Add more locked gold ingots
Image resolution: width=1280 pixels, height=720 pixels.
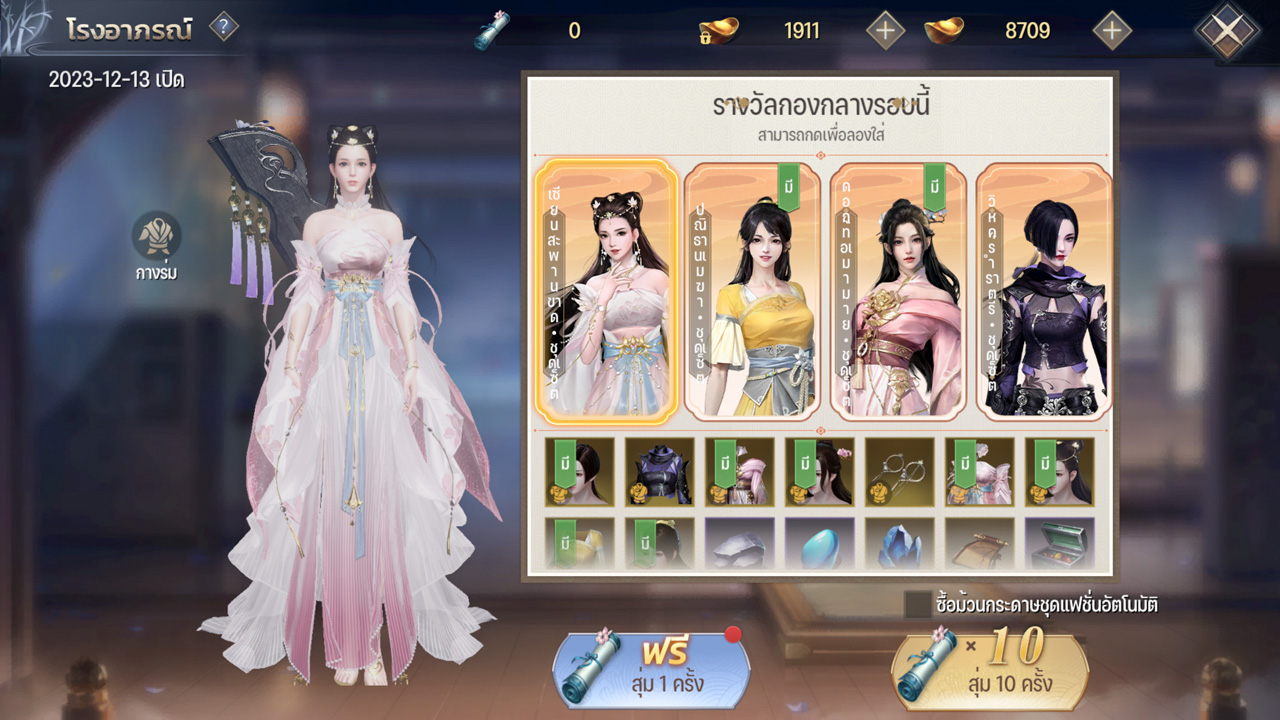click(x=884, y=30)
